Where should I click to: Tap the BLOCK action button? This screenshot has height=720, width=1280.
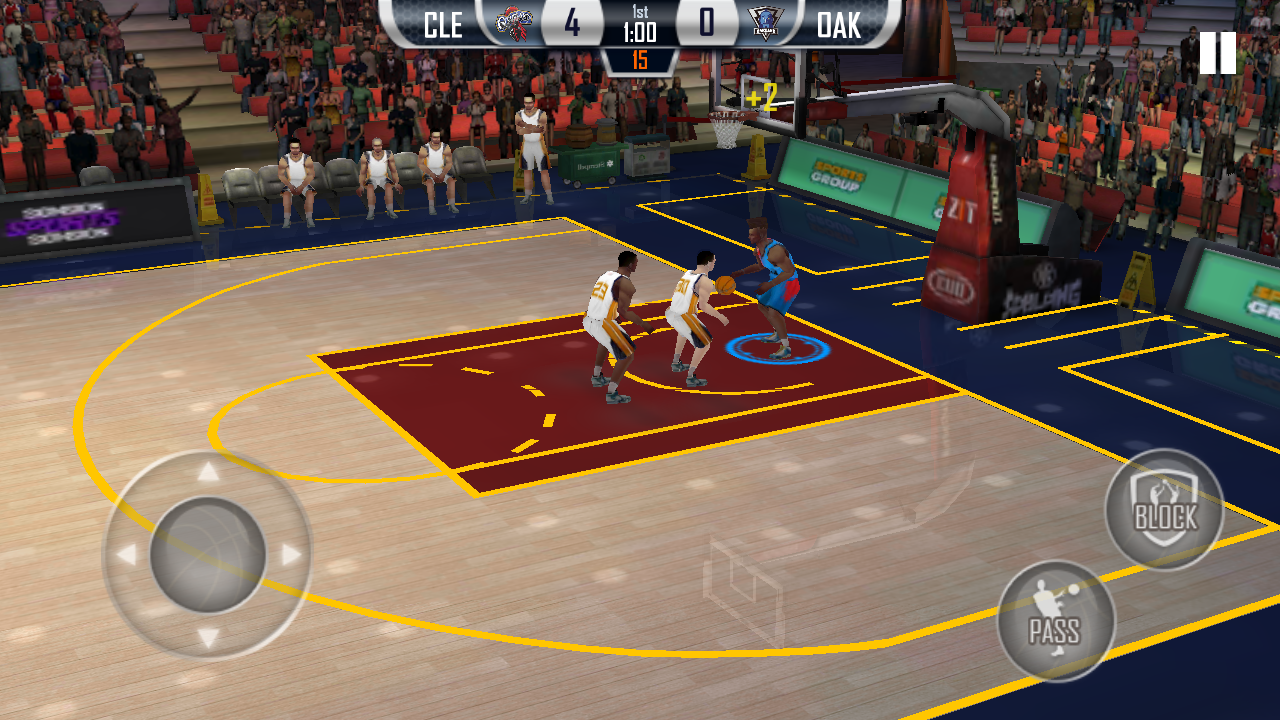tap(1165, 510)
